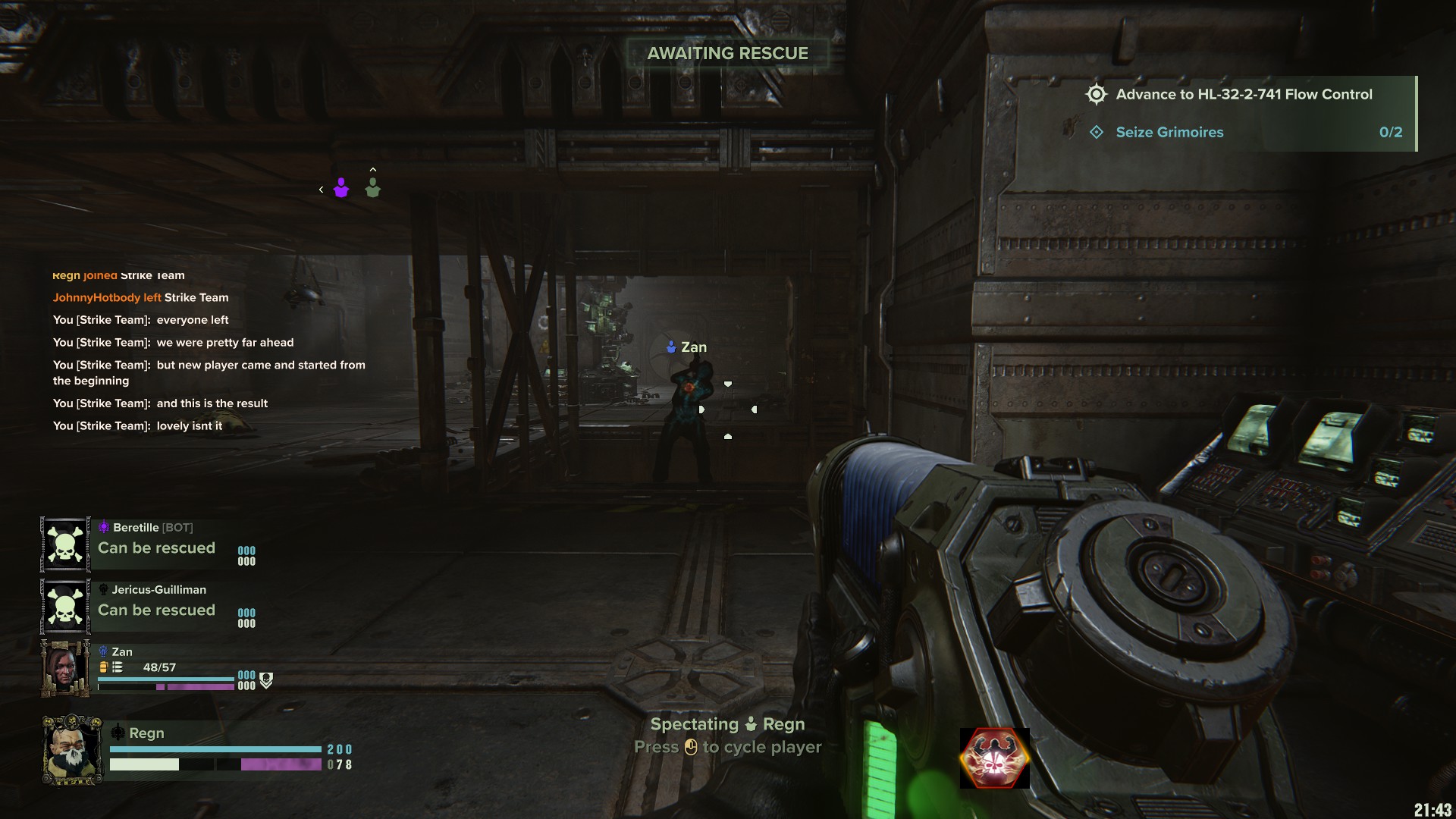Select Jericus-Guilliman's skull portrait
Viewport: 1456px width, 819px height.
pyautogui.click(x=65, y=607)
